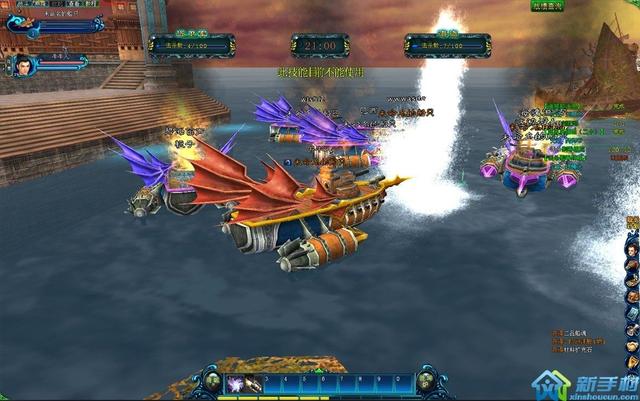The width and height of the screenshot is (640, 401).
Task: Click the round orb button left of hotbar
Action: pyautogui.click(x=212, y=380)
